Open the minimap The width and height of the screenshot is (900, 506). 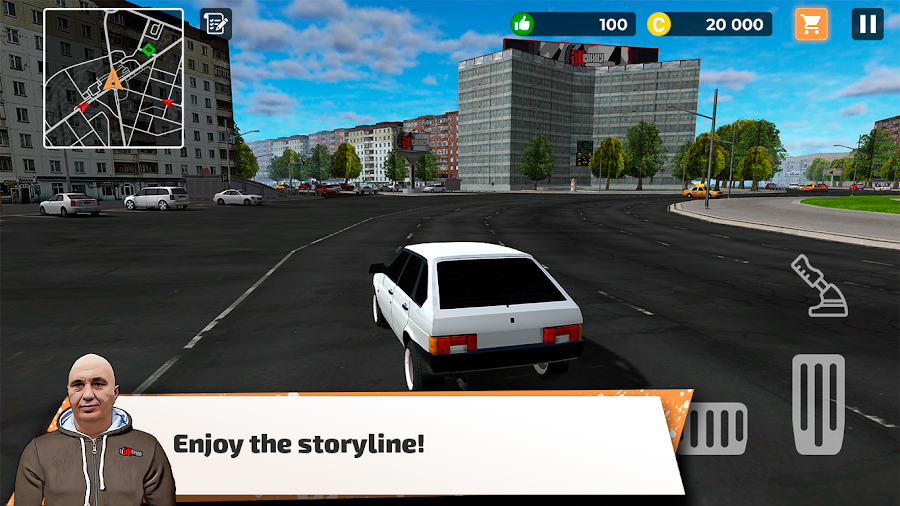pyautogui.click(x=113, y=78)
